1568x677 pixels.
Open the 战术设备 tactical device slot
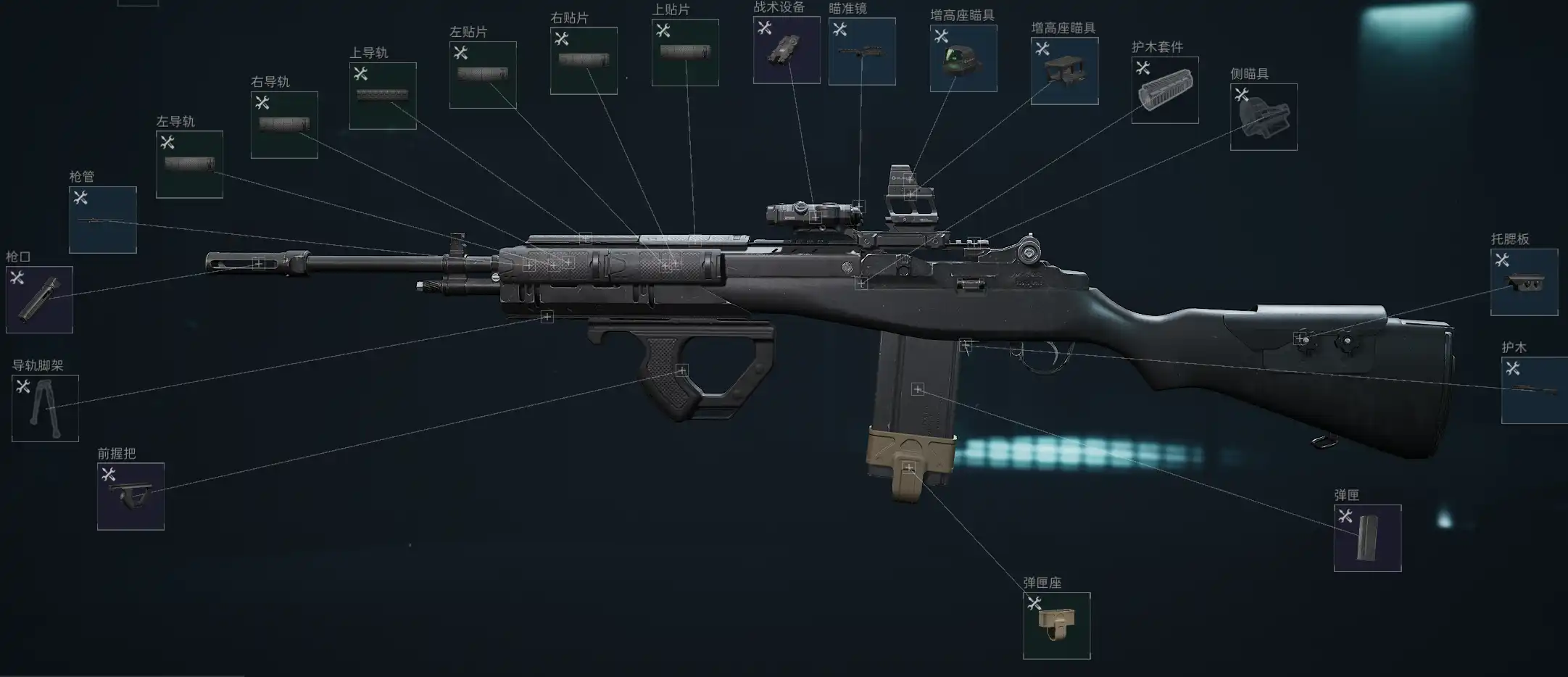click(x=787, y=50)
